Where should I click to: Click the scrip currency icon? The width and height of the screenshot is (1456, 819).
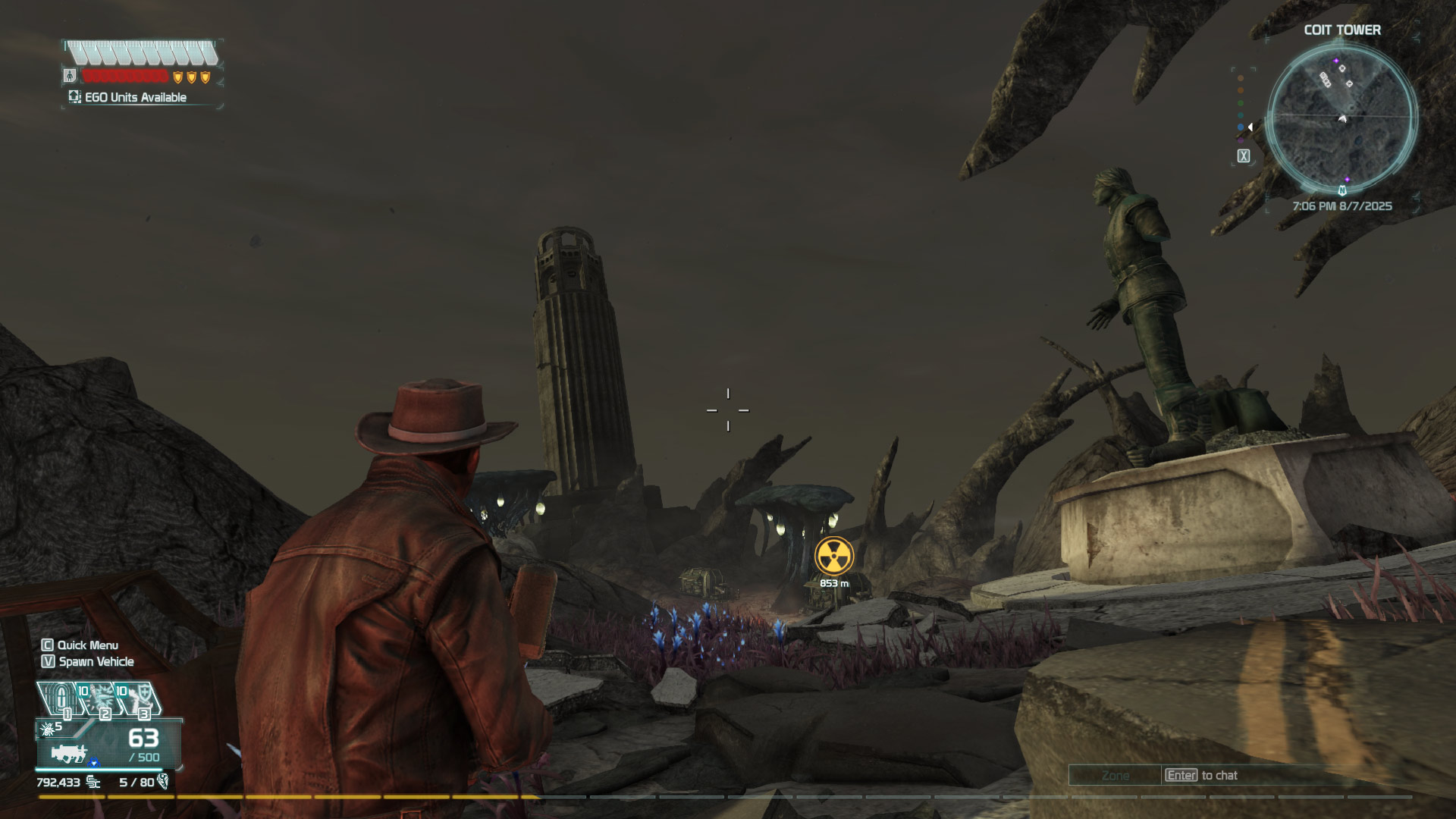(x=93, y=782)
